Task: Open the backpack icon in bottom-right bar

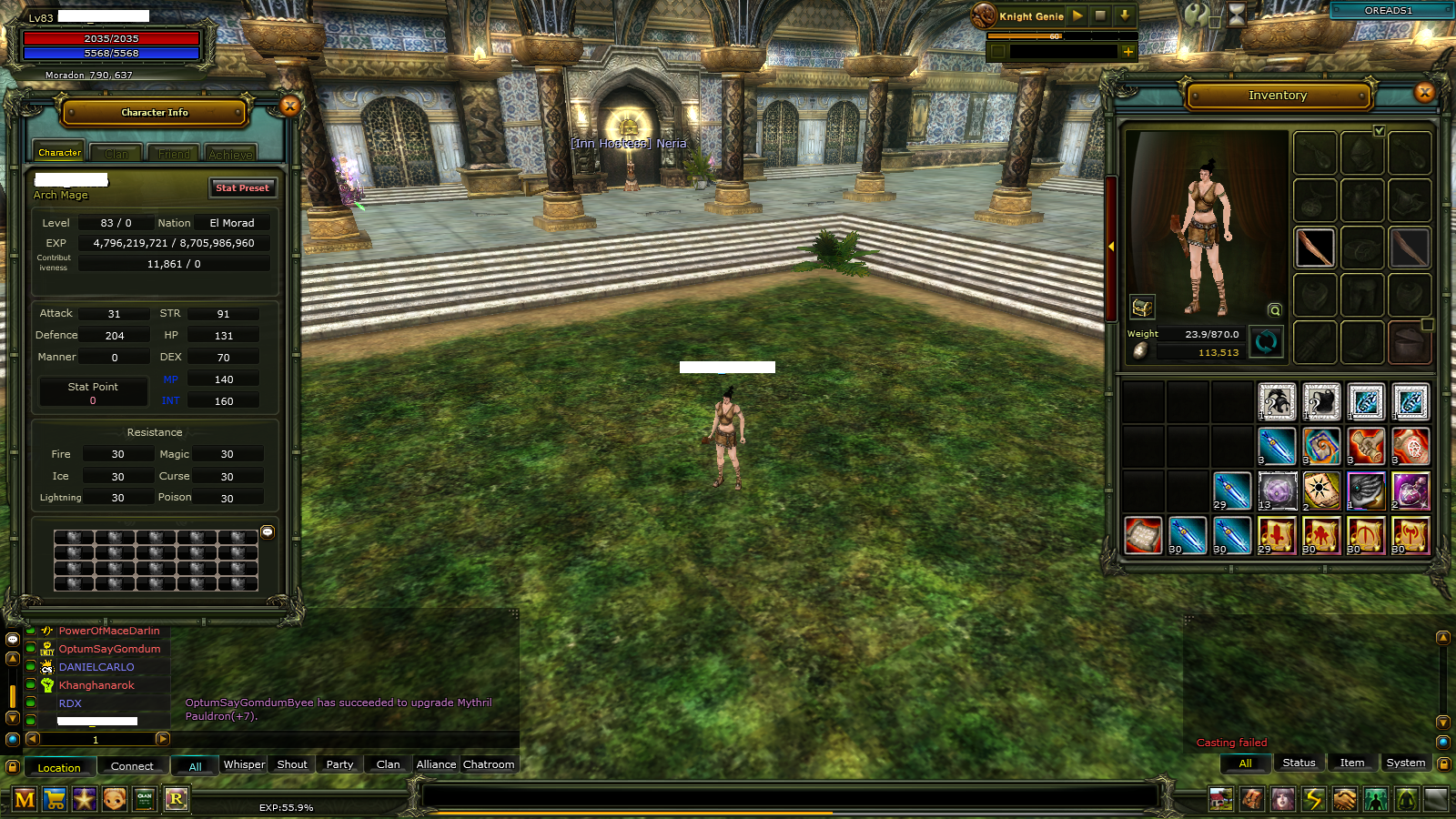Action: coord(1253,798)
